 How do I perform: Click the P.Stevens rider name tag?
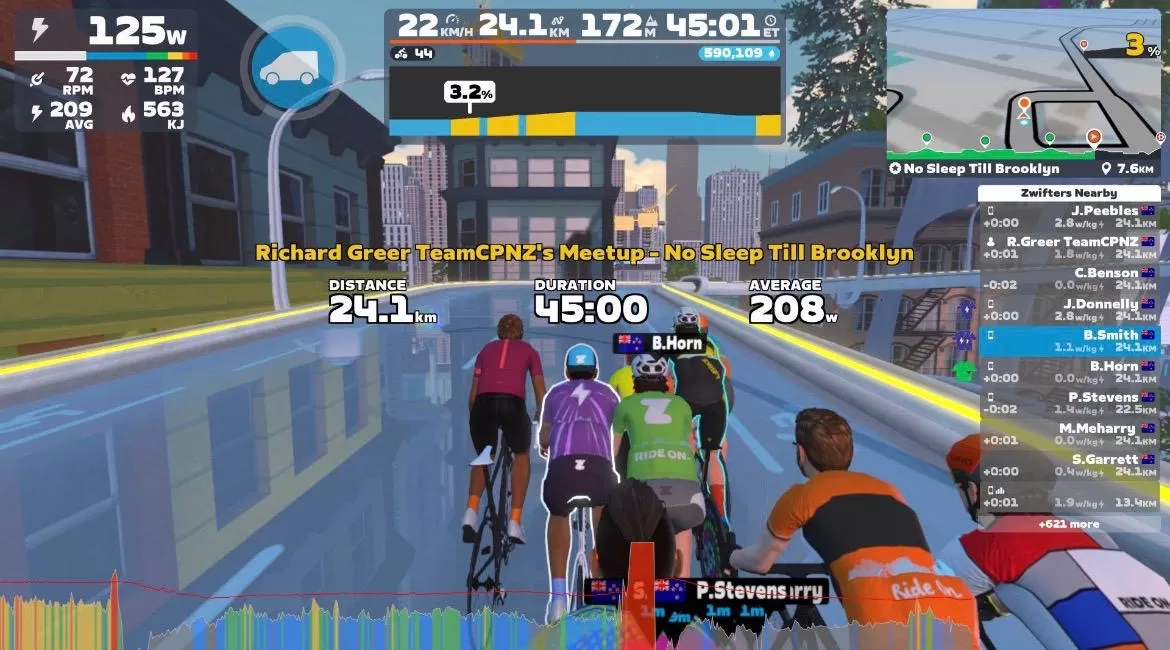point(740,590)
